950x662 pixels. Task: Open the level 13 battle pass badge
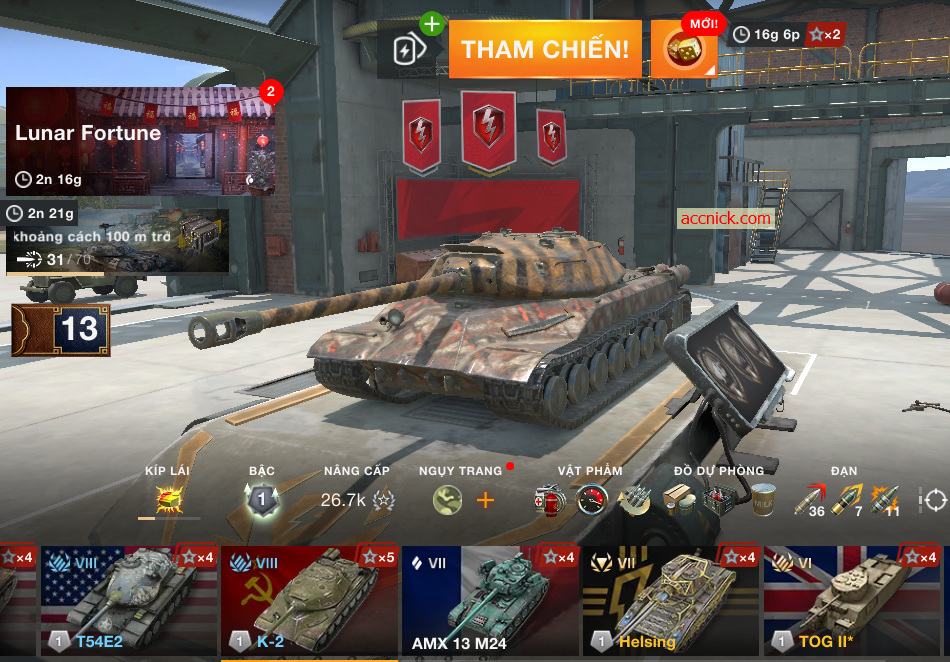(x=61, y=330)
